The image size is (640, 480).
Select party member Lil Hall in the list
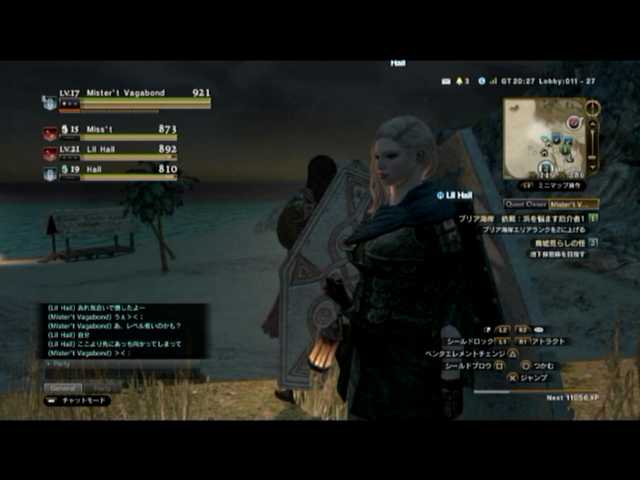tap(112, 151)
